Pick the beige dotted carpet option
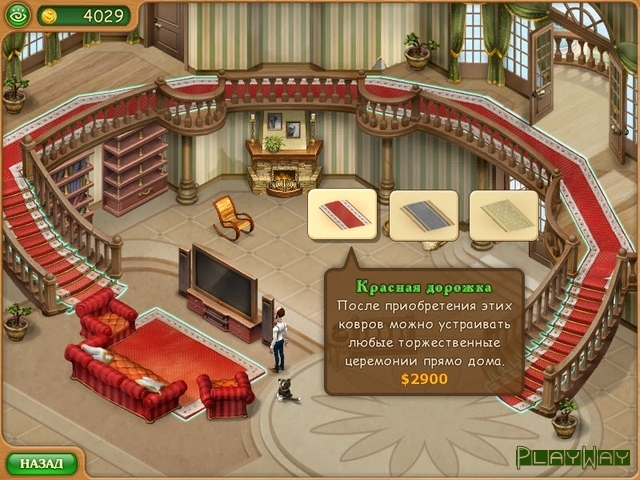 [x=503, y=215]
